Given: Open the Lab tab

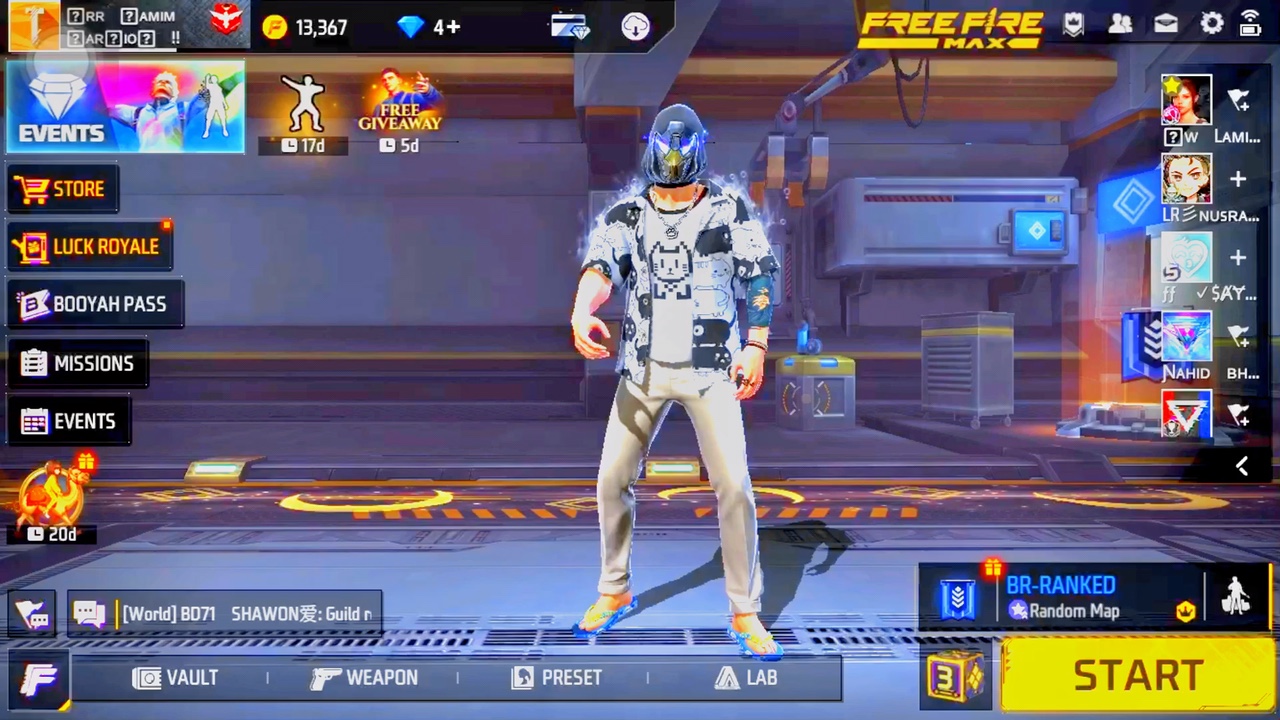Looking at the screenshot, I should point(746,678).
